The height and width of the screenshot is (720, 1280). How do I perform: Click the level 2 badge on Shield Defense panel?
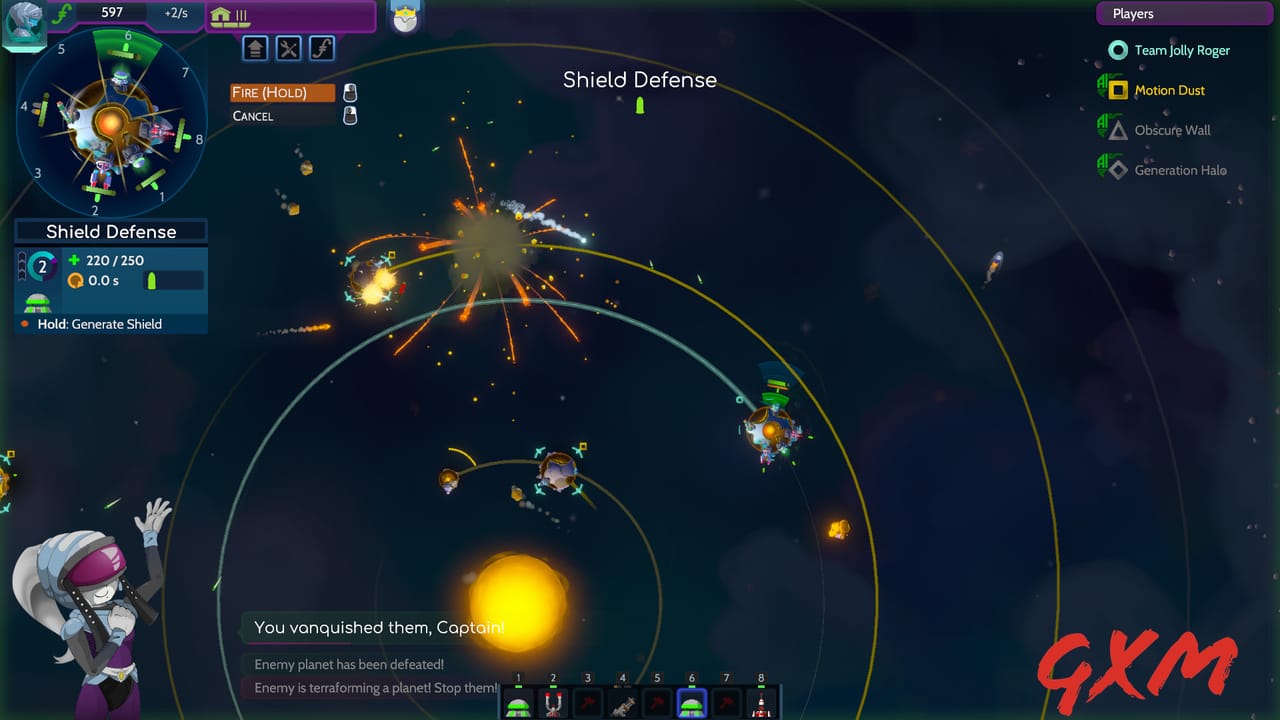point(41,266)
